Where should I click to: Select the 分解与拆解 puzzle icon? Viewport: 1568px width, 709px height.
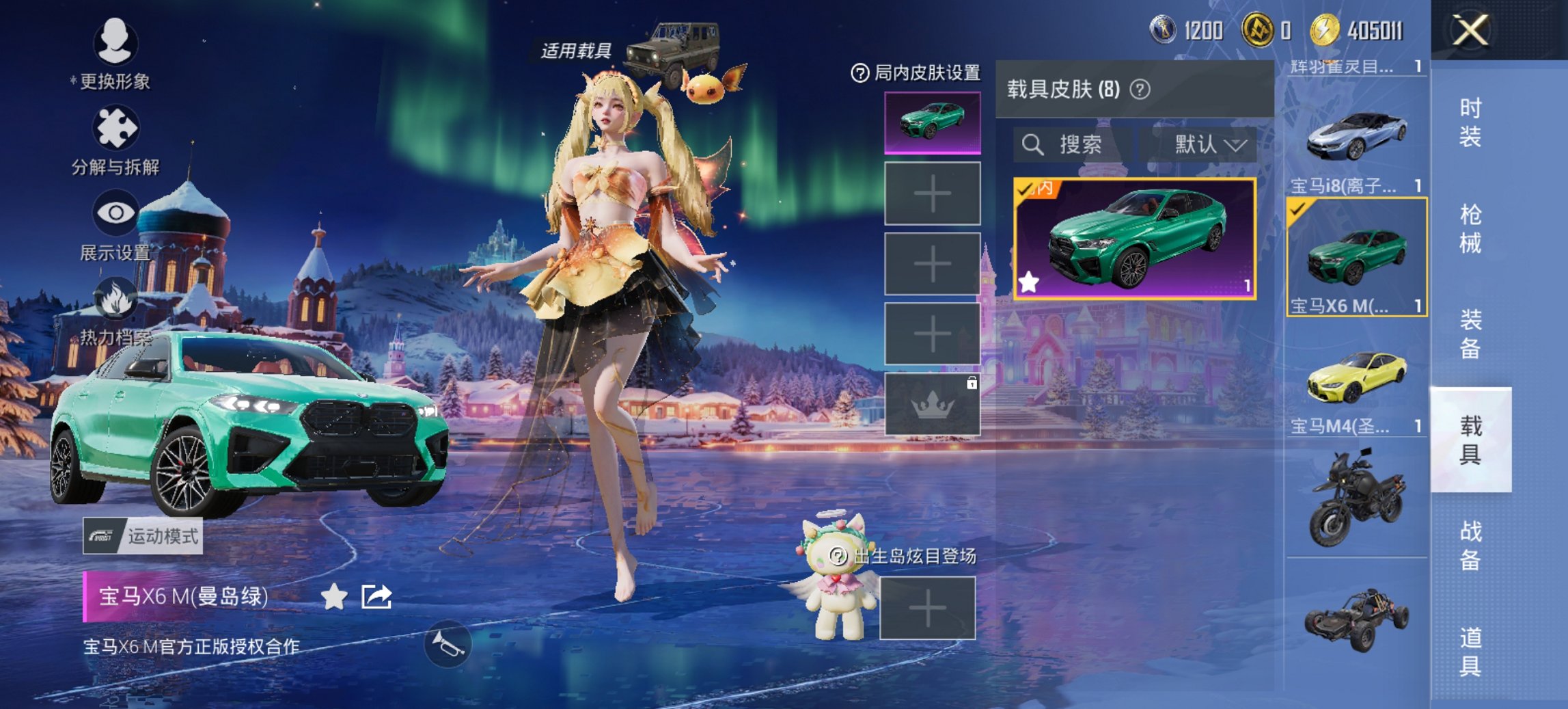(116, 126)
